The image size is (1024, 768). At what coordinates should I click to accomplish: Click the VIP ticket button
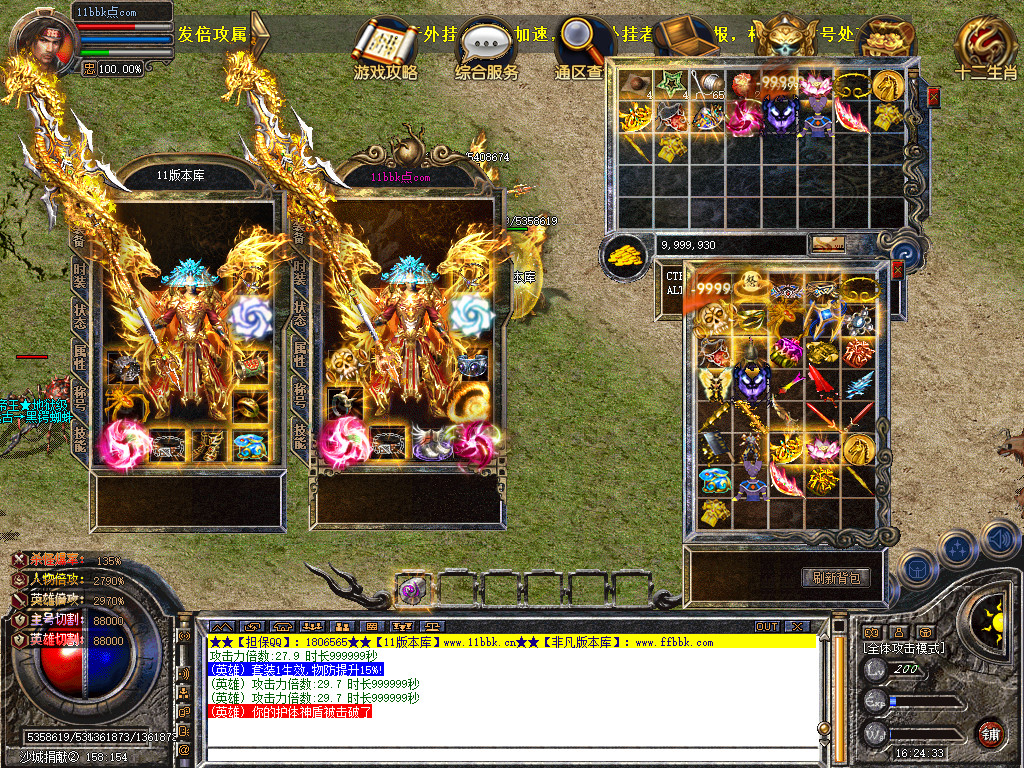point(827,244)
